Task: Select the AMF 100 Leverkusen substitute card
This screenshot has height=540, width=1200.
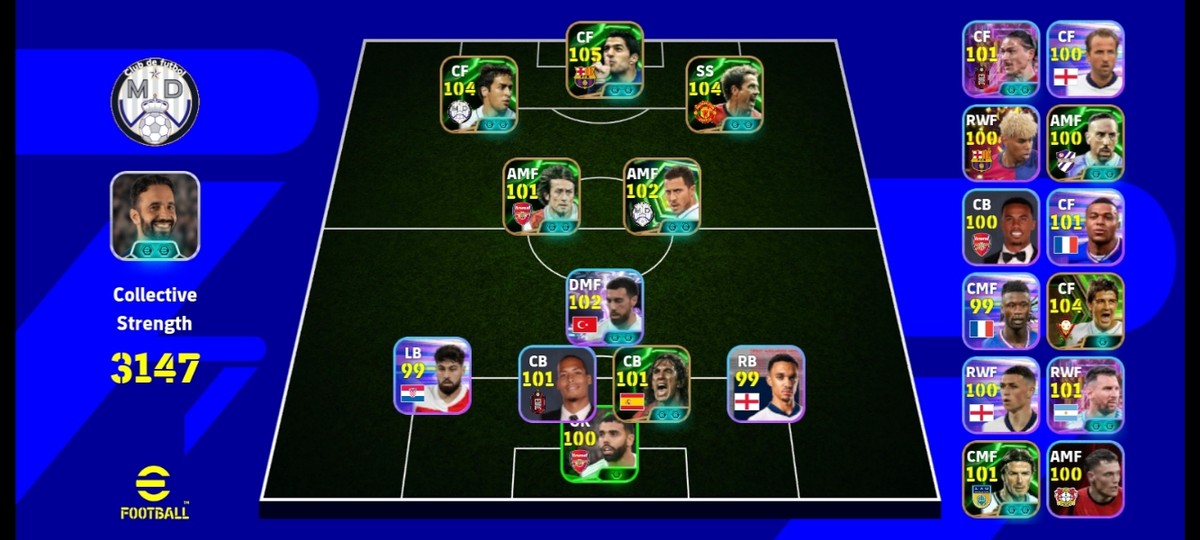Action: tap(1085, 479)
